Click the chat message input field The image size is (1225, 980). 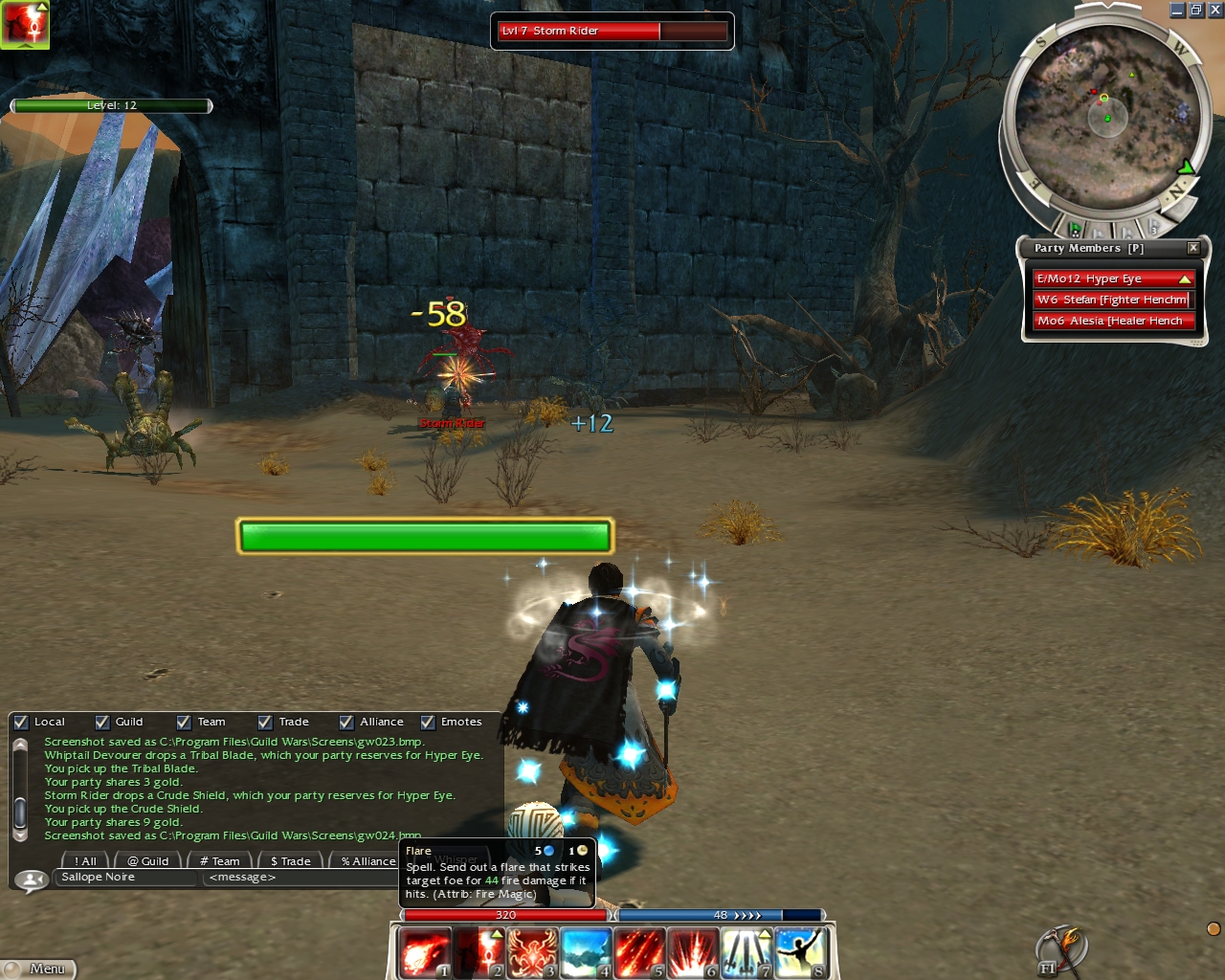297,878
